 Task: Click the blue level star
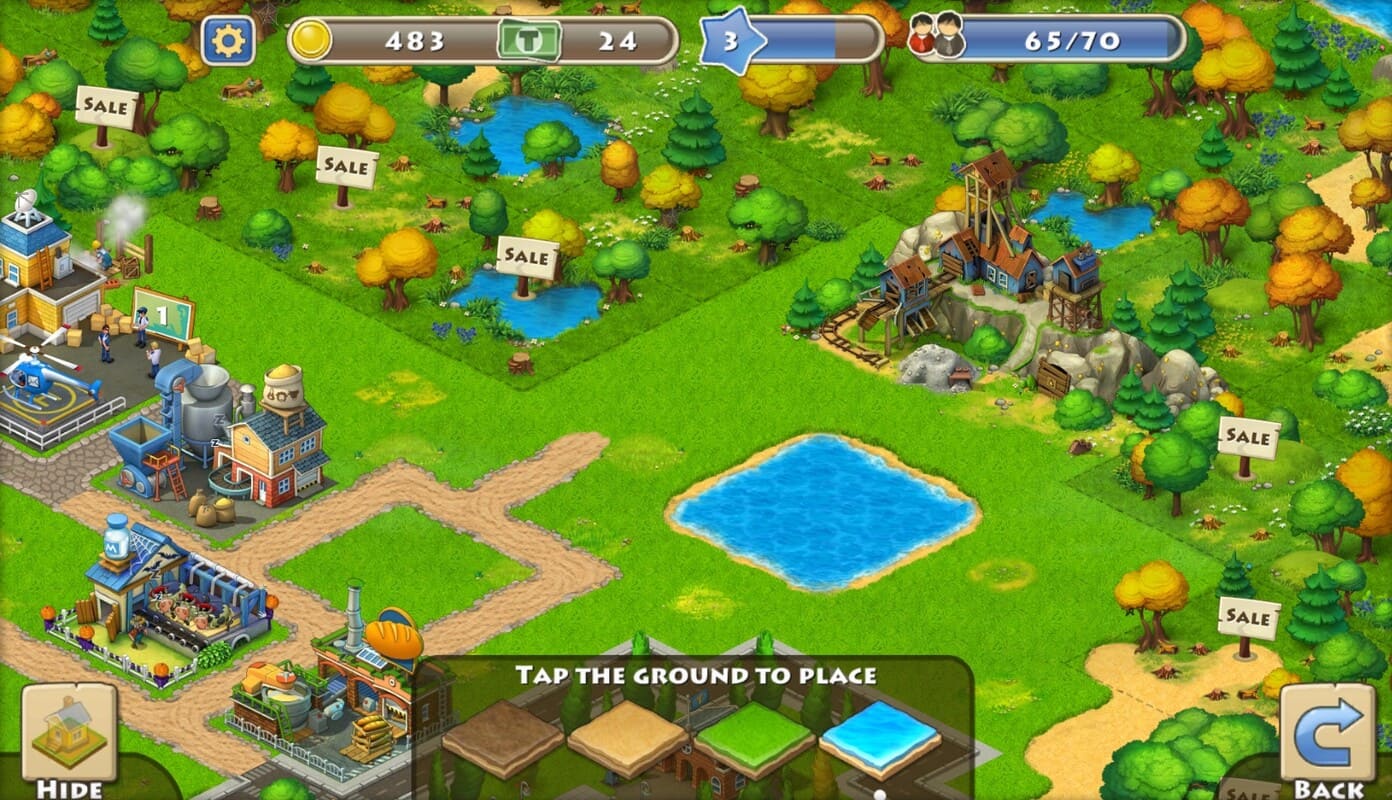[730, 41]
